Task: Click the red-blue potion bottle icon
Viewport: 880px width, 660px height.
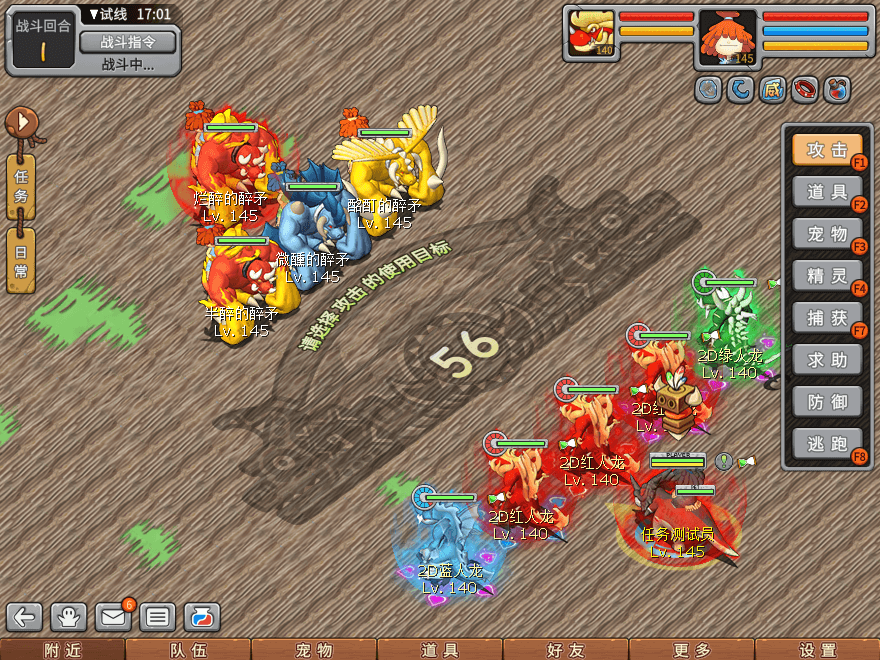Action: (202, 617)
